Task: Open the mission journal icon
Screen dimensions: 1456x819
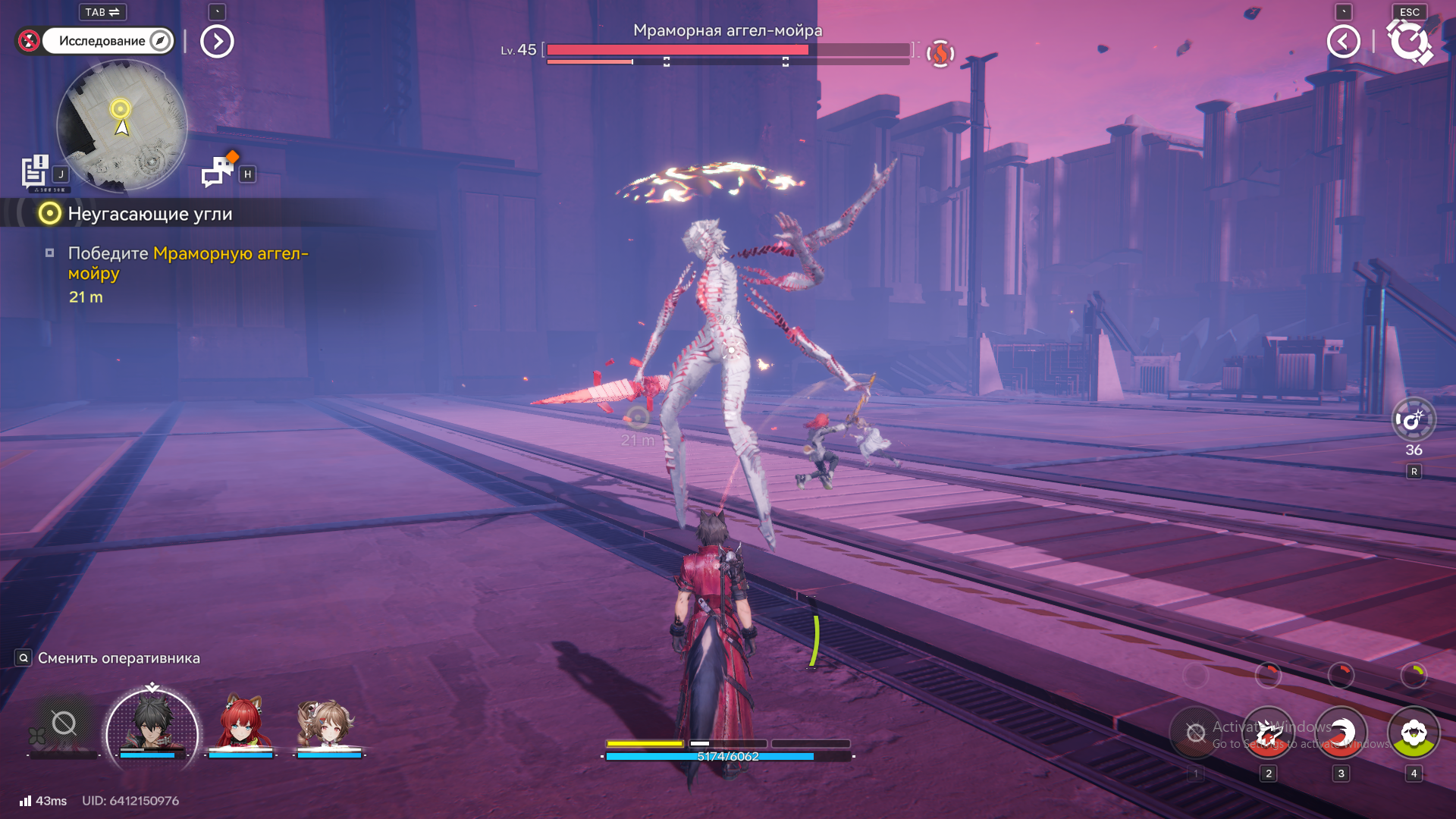Action: click(x=35, y=171)
